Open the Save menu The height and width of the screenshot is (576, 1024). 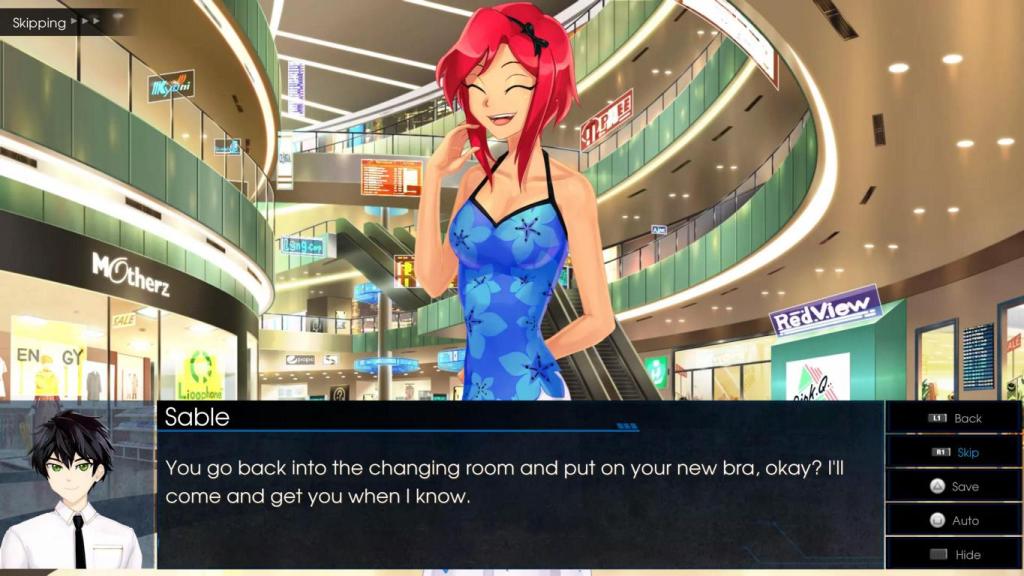955,486
